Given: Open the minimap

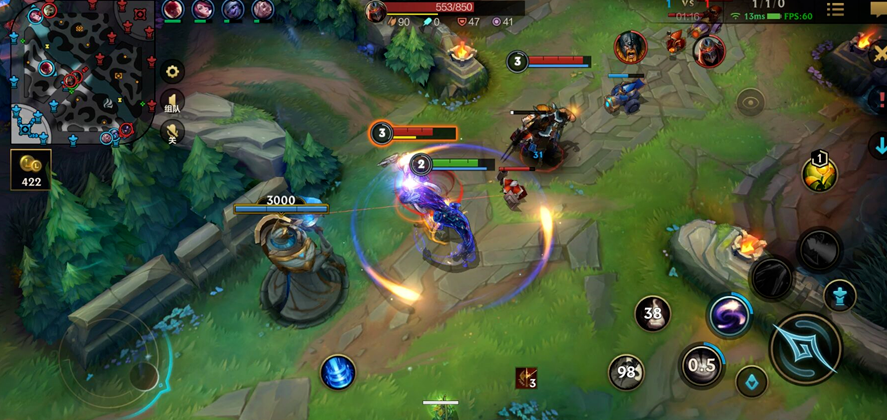Looking at the screenshot, I should [76, 72].
